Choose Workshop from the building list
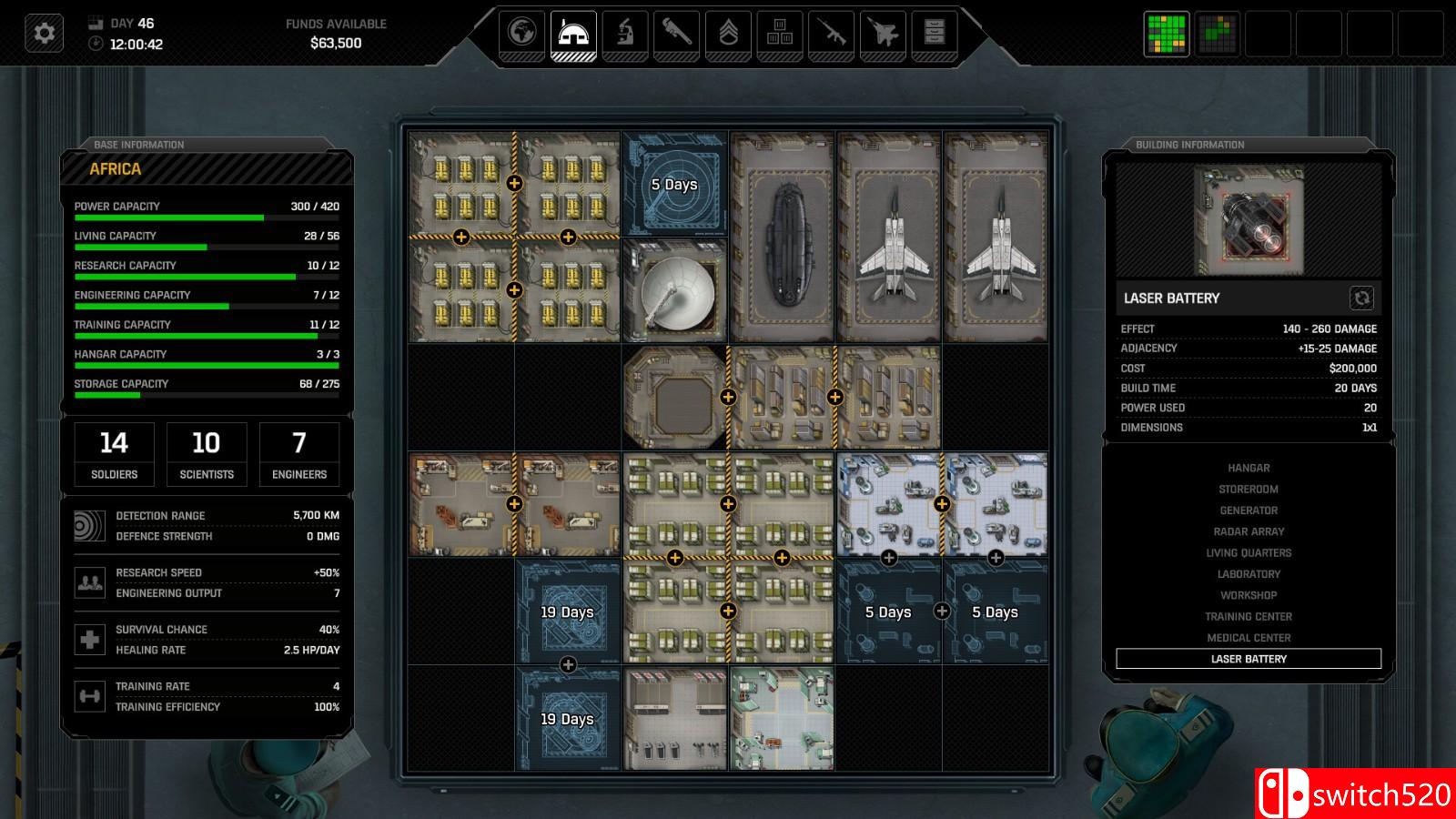This screenshot has width=1456, height=819. coord(1249,595)
